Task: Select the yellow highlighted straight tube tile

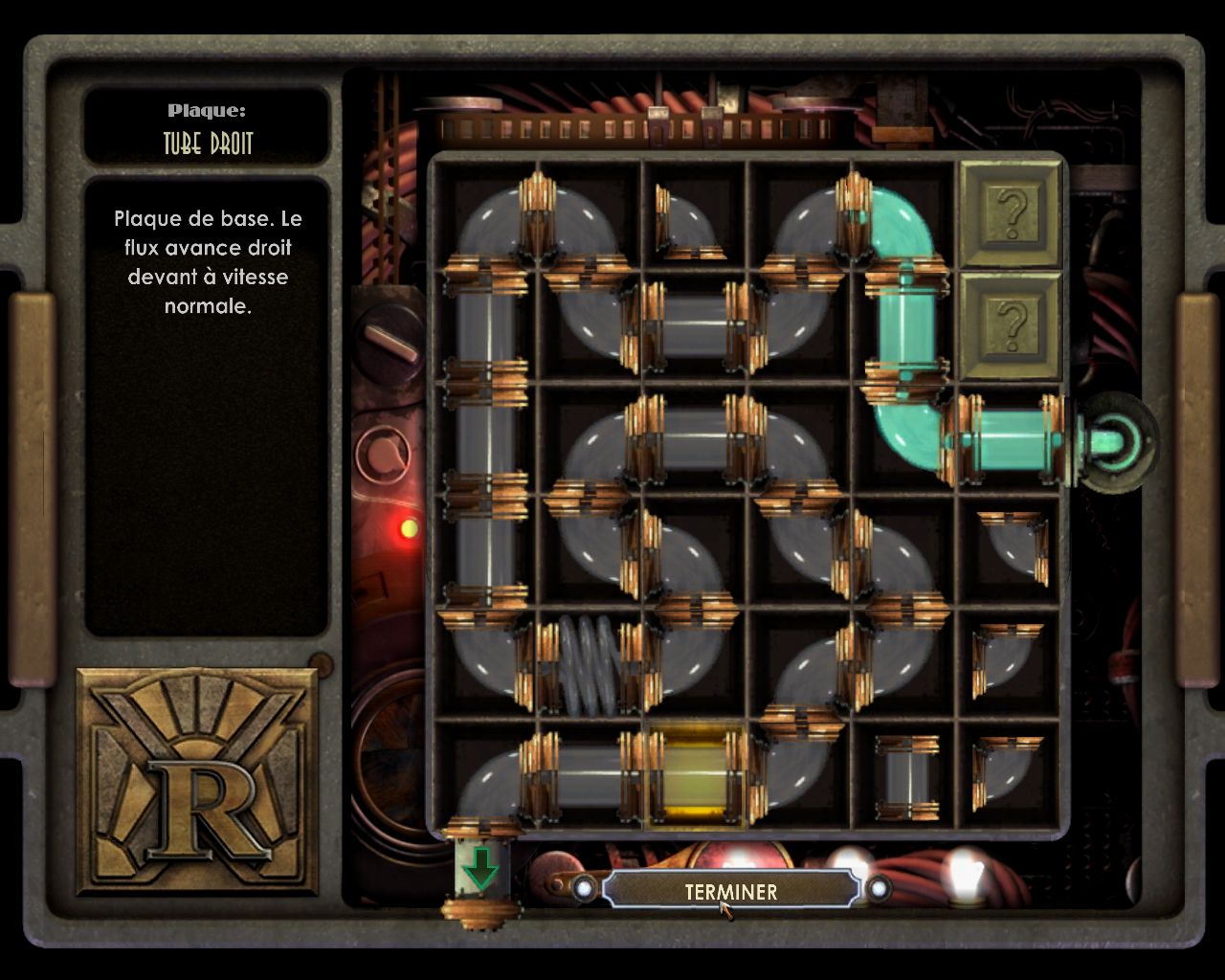Action: (696, 775)
